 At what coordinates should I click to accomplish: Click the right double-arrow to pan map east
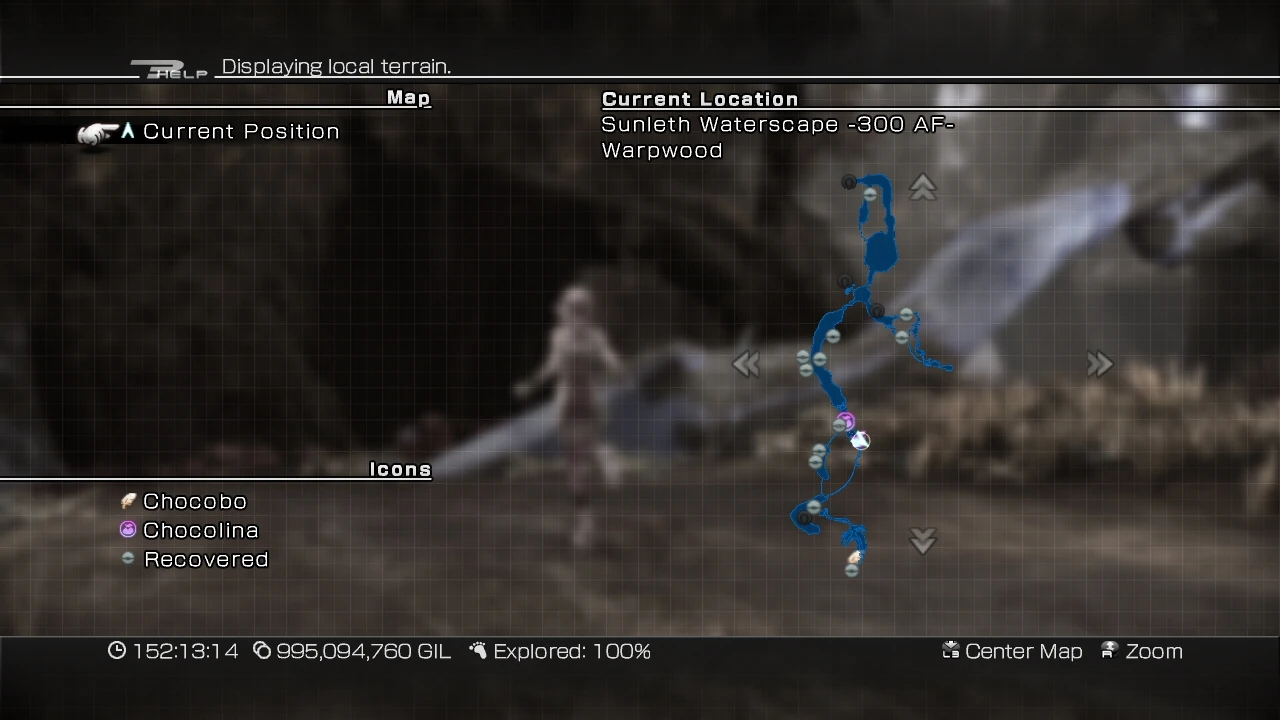(1100, 364)
